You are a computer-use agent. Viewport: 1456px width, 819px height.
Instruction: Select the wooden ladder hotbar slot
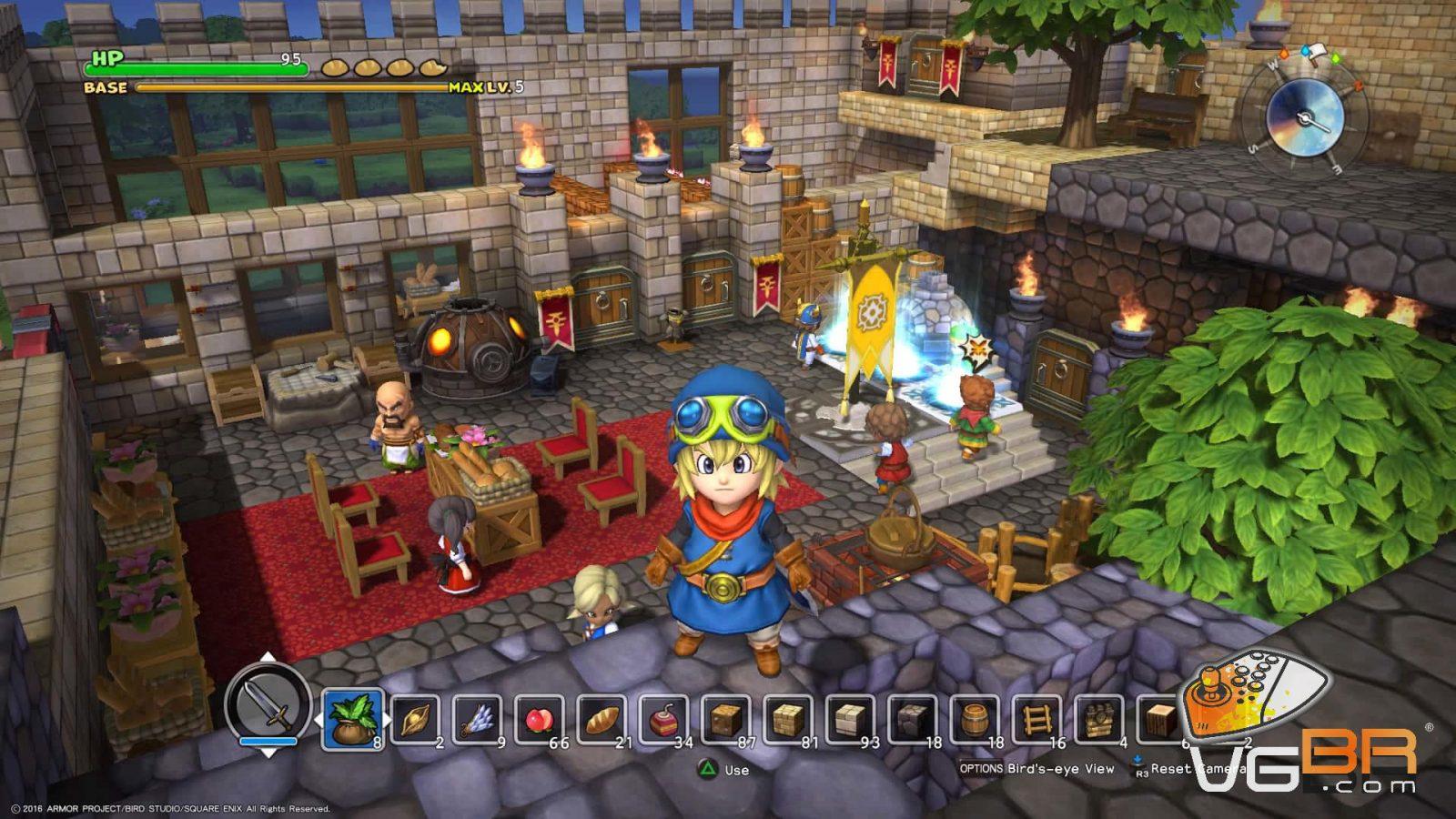click(x=1038, y=720)
